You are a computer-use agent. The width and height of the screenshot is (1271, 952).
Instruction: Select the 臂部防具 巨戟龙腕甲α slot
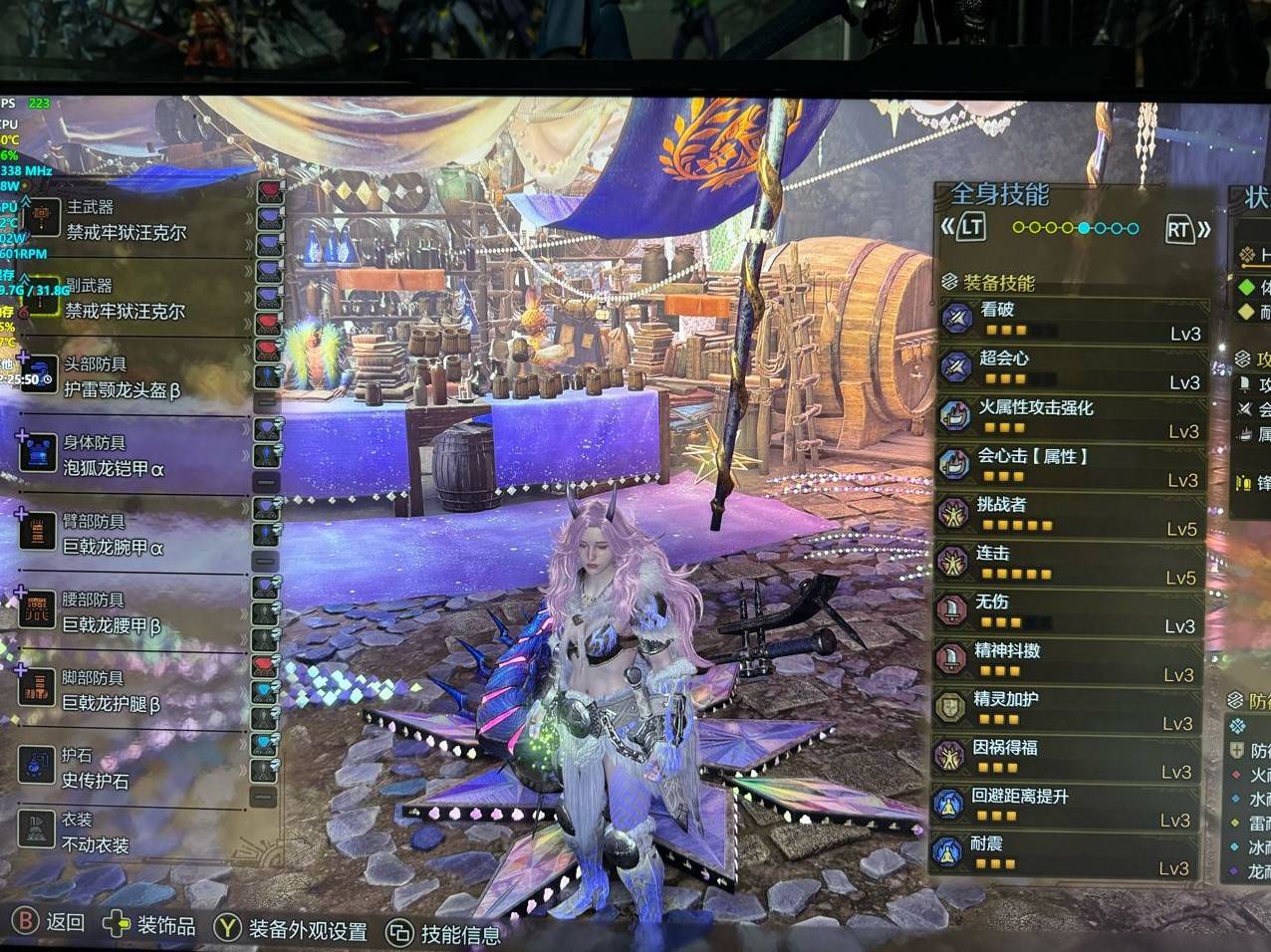tap(115, 535)
